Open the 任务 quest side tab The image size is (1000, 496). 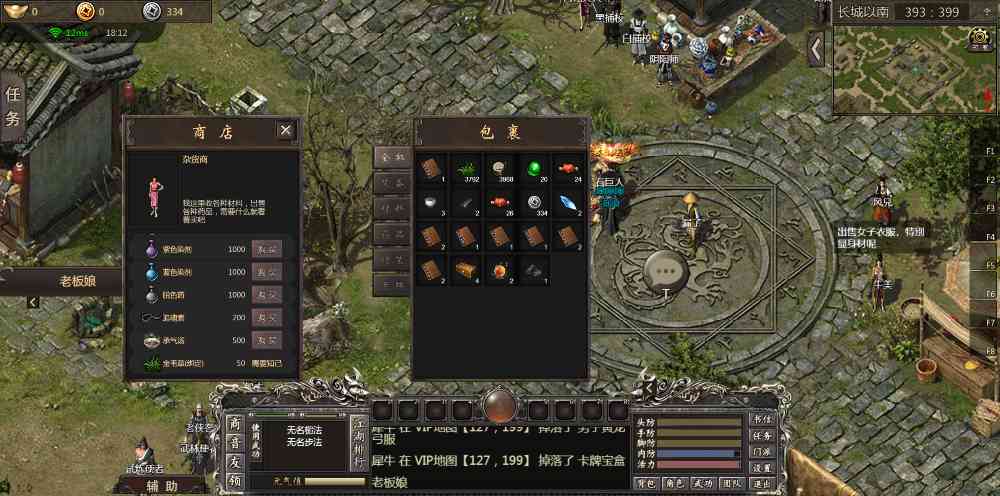click(x=13, y=107)
